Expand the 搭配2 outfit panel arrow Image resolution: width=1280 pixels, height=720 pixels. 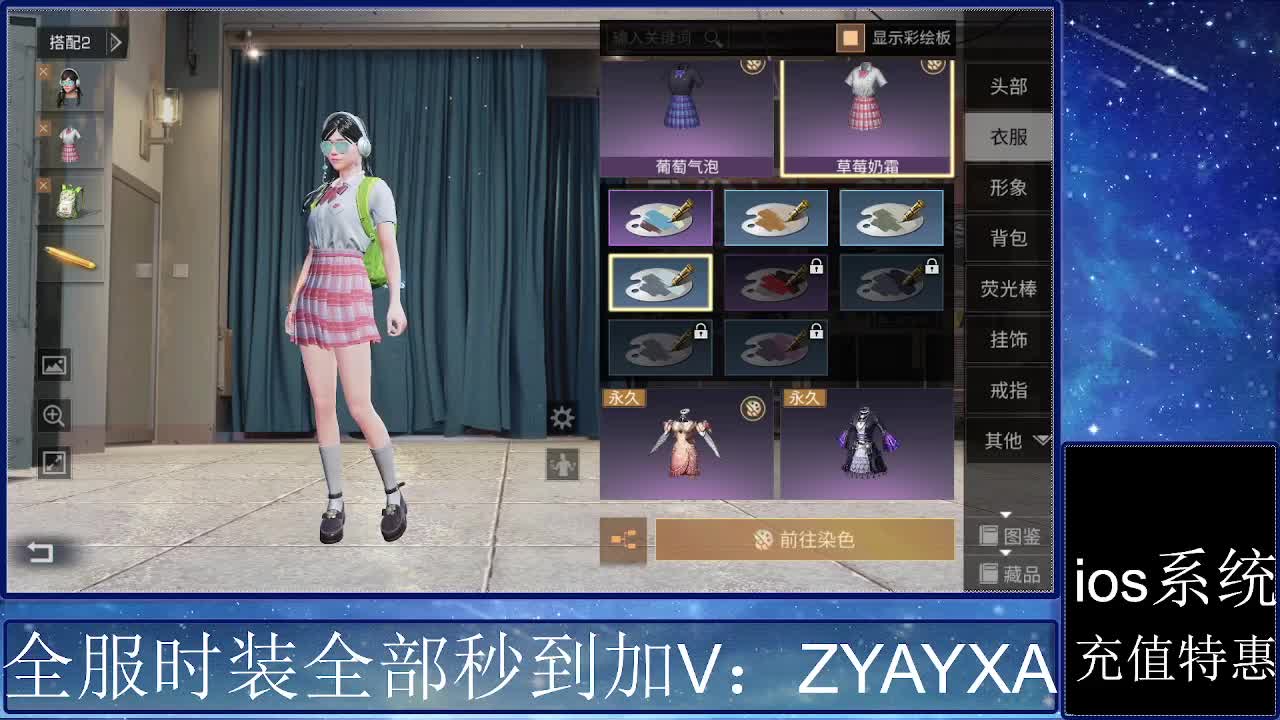point(115,44)
